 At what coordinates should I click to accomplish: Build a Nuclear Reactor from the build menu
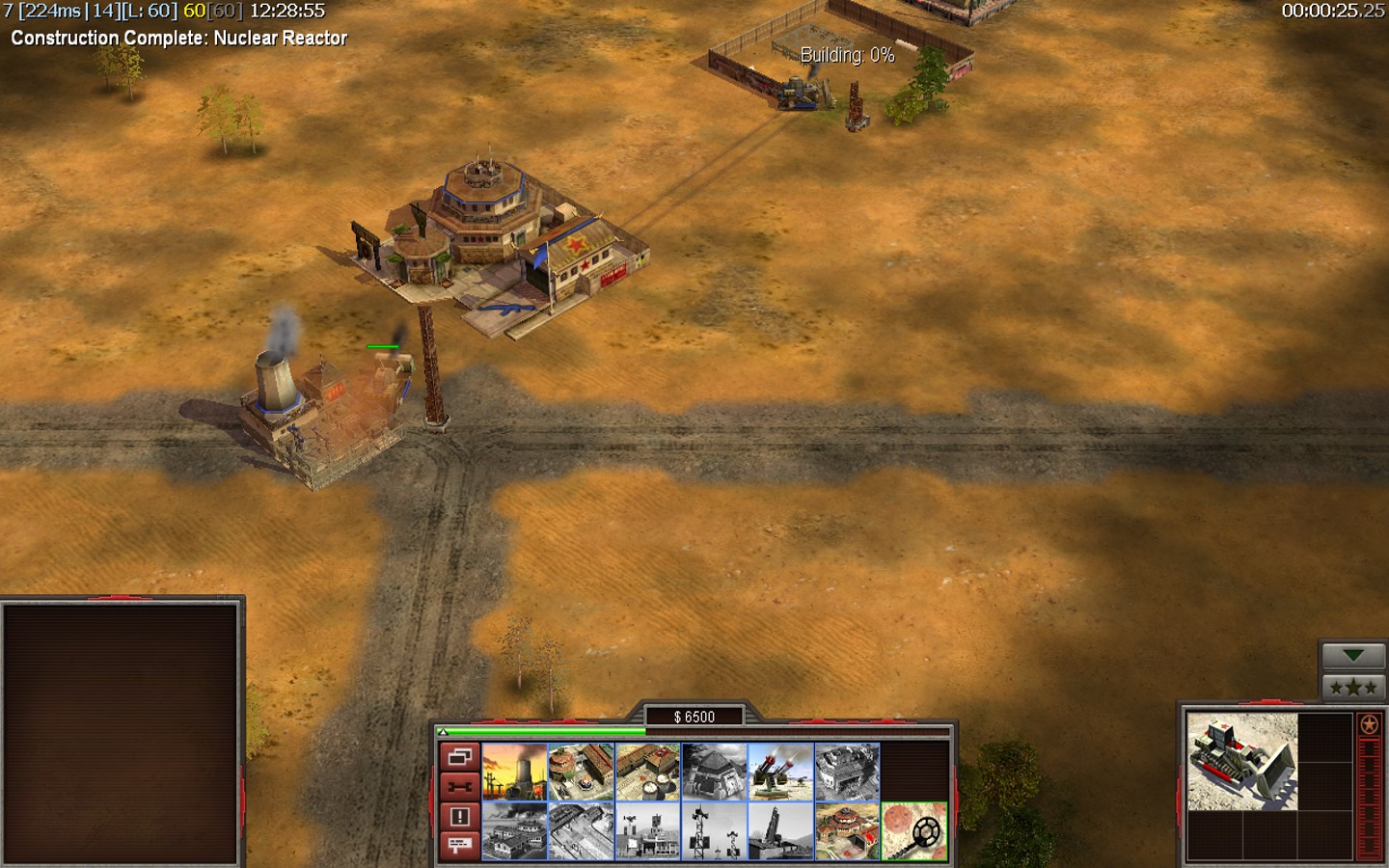(x=514, y=772)
